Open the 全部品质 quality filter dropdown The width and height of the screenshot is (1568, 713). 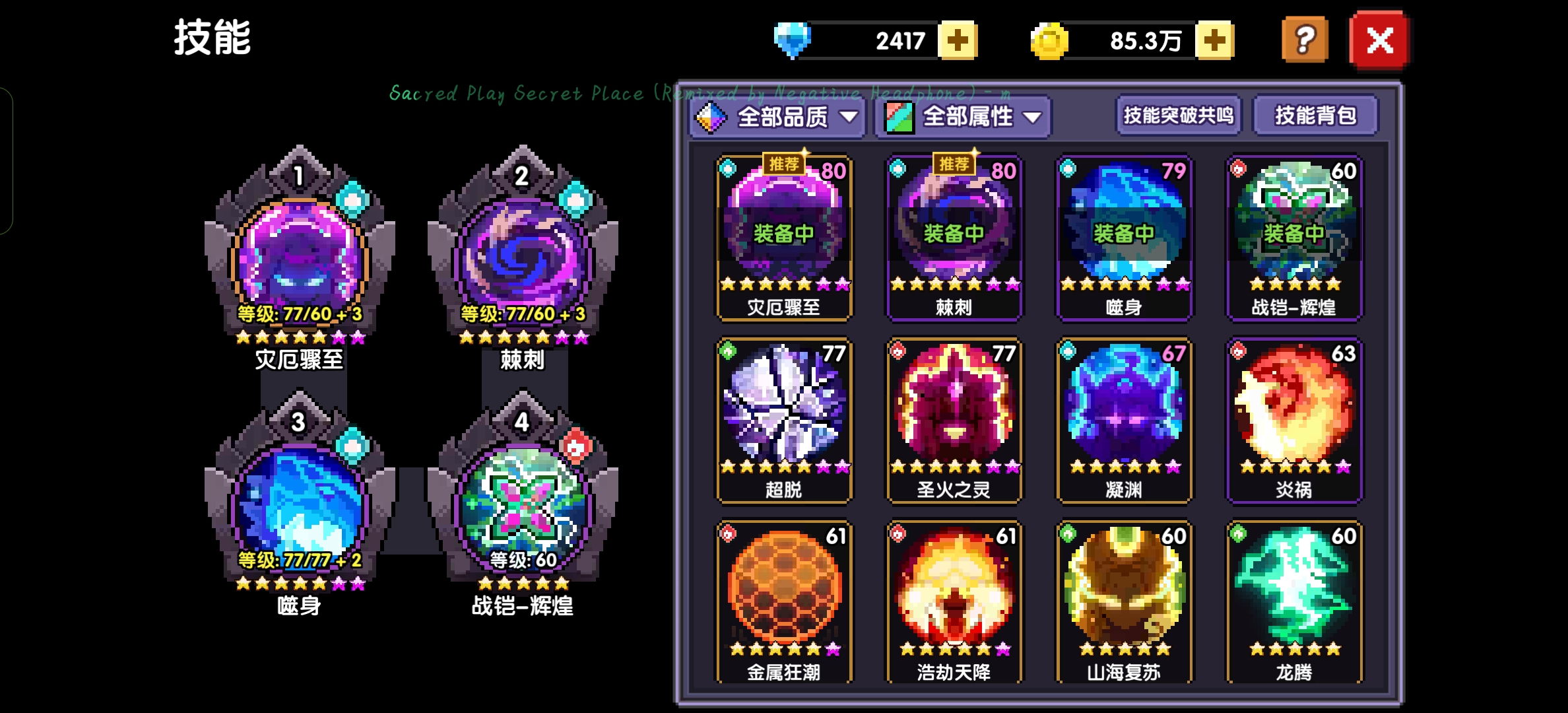click(777, 117)
